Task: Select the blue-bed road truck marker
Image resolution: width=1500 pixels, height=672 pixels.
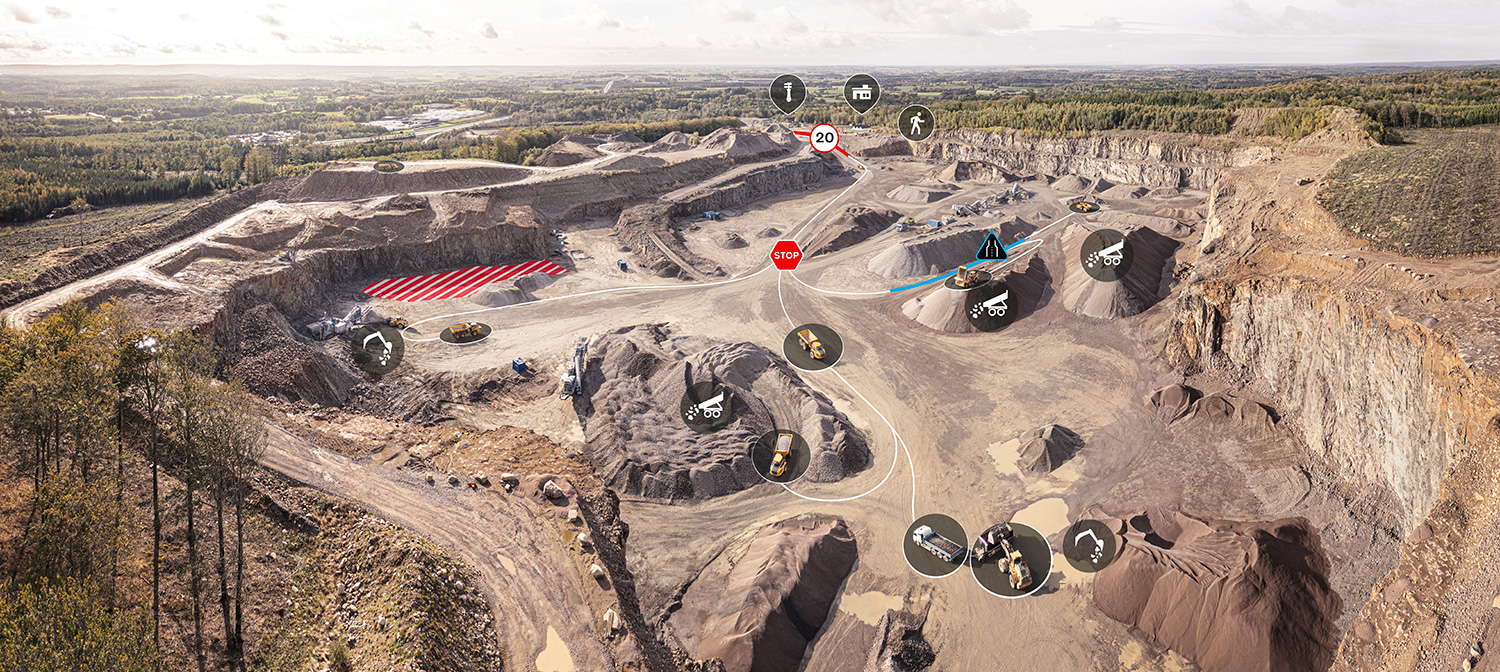Action: pos(935,545)
